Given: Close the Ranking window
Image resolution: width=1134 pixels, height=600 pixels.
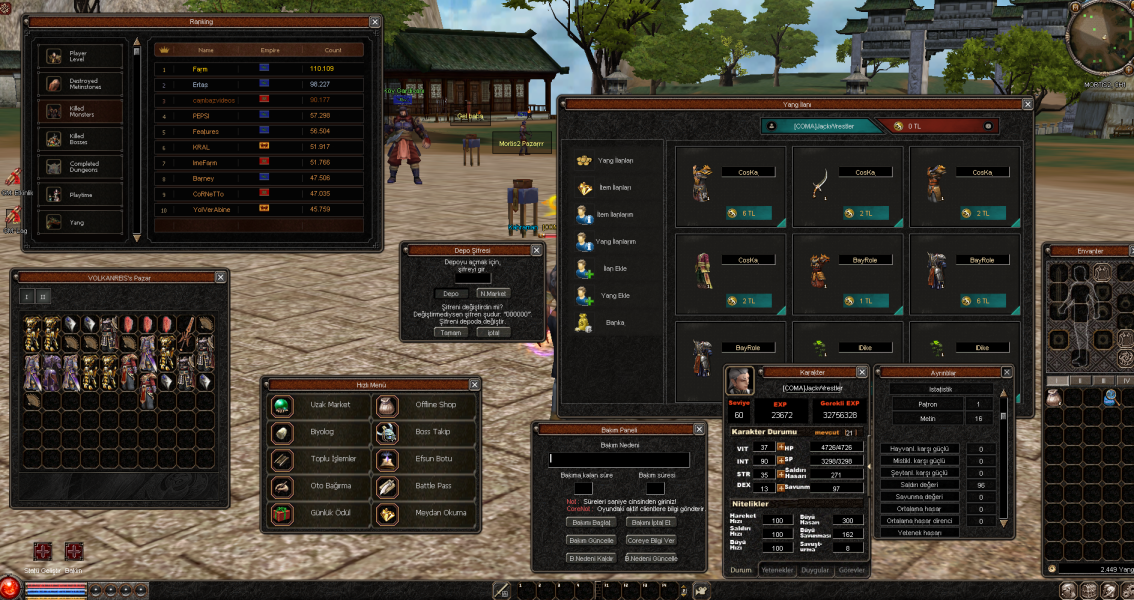Looking at the screenshot, I should (375, 21).
